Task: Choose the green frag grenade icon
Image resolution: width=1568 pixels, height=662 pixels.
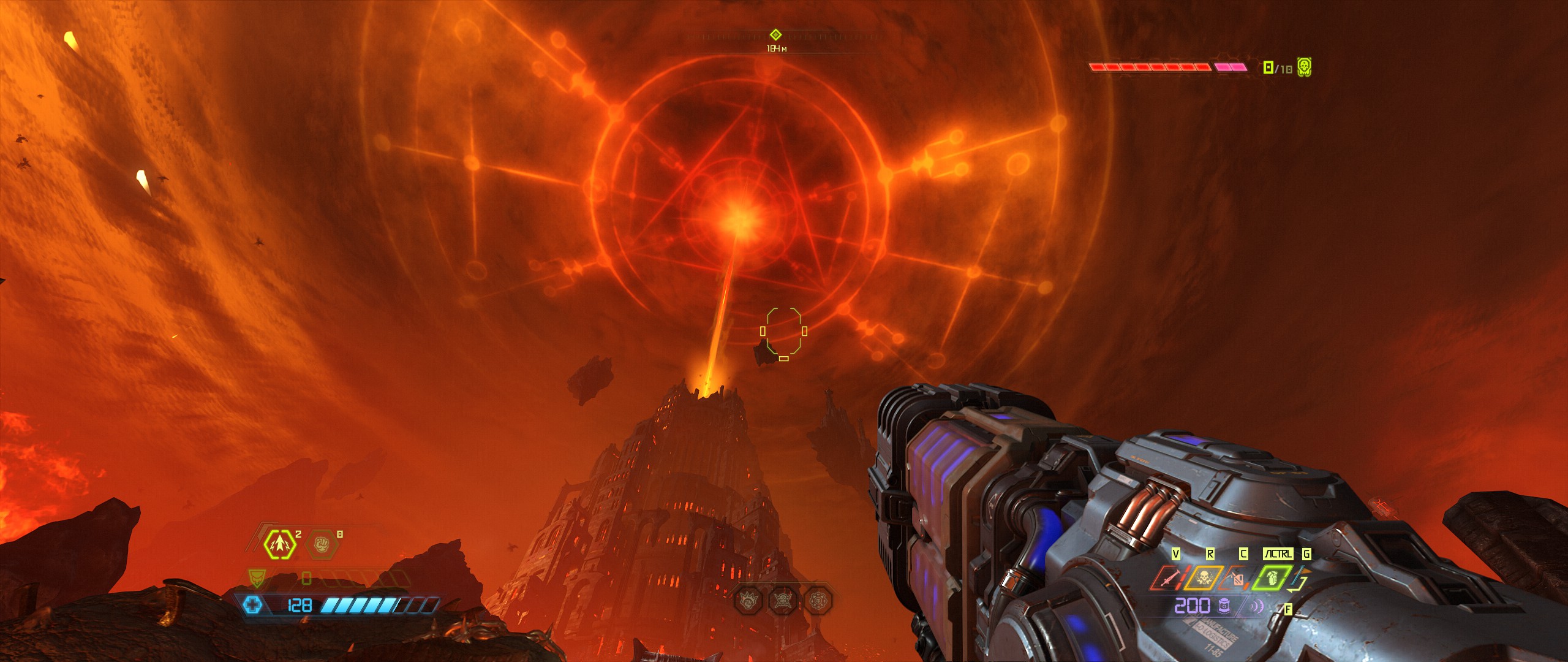Action: pos(1271,578)
